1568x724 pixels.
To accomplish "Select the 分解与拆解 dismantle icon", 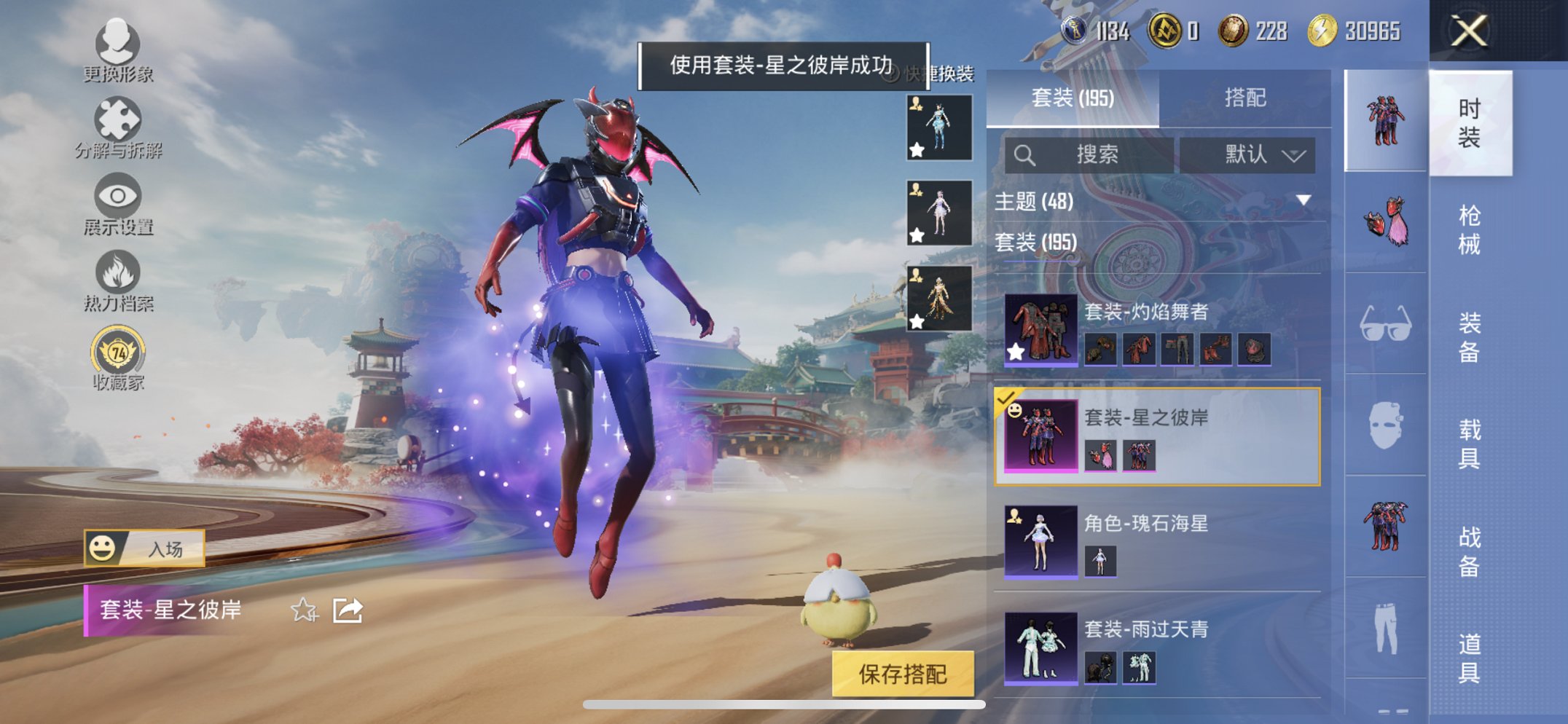I will [x=119, y=120].
